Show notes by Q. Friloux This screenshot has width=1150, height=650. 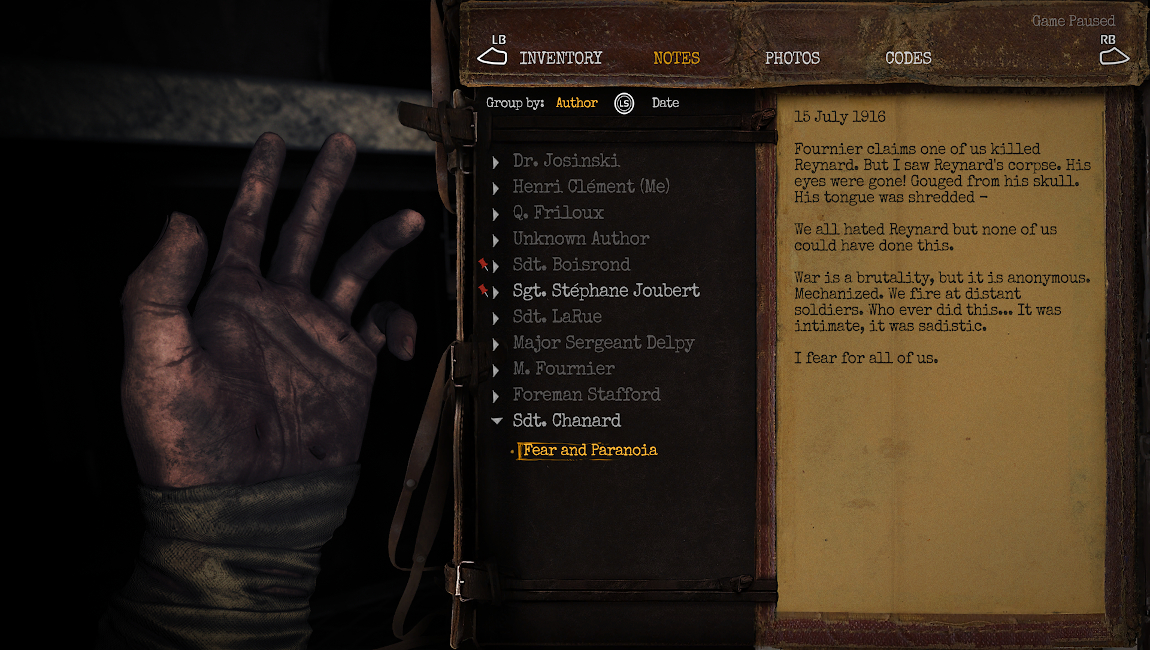[x=558, y=213]
